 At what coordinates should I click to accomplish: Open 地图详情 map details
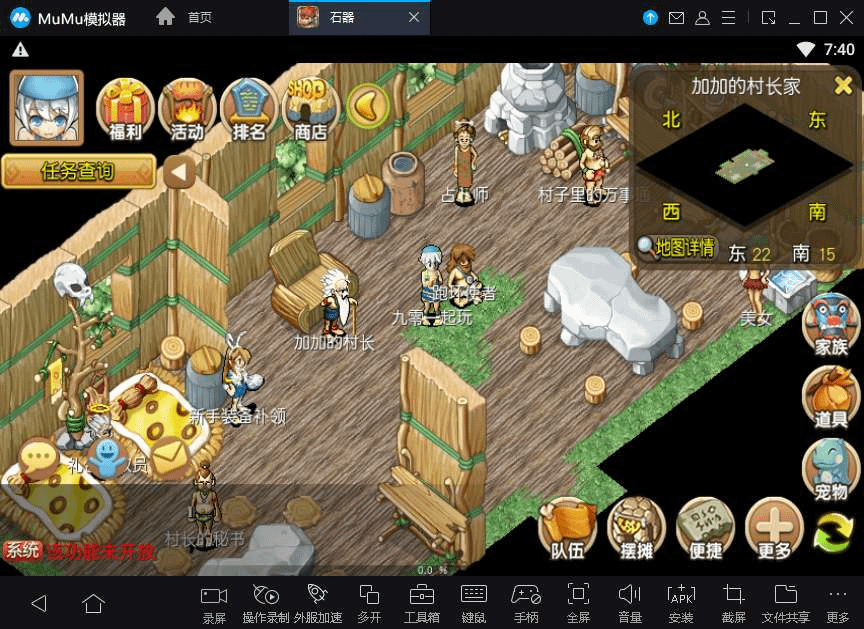tap(677, 247)
